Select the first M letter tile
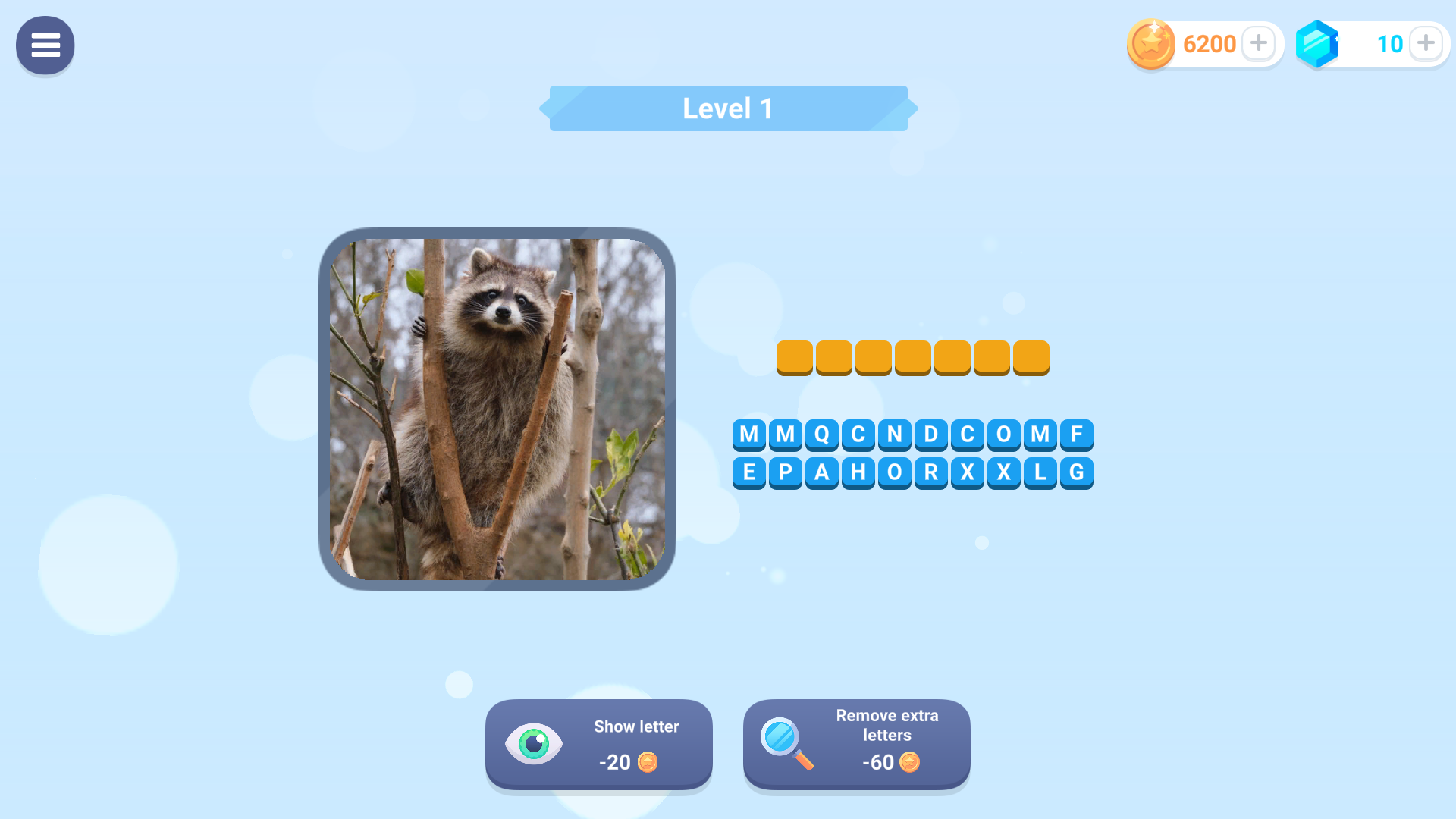Image resolution: width=1456 pixels, height=819 pixels. pos(749,435)
